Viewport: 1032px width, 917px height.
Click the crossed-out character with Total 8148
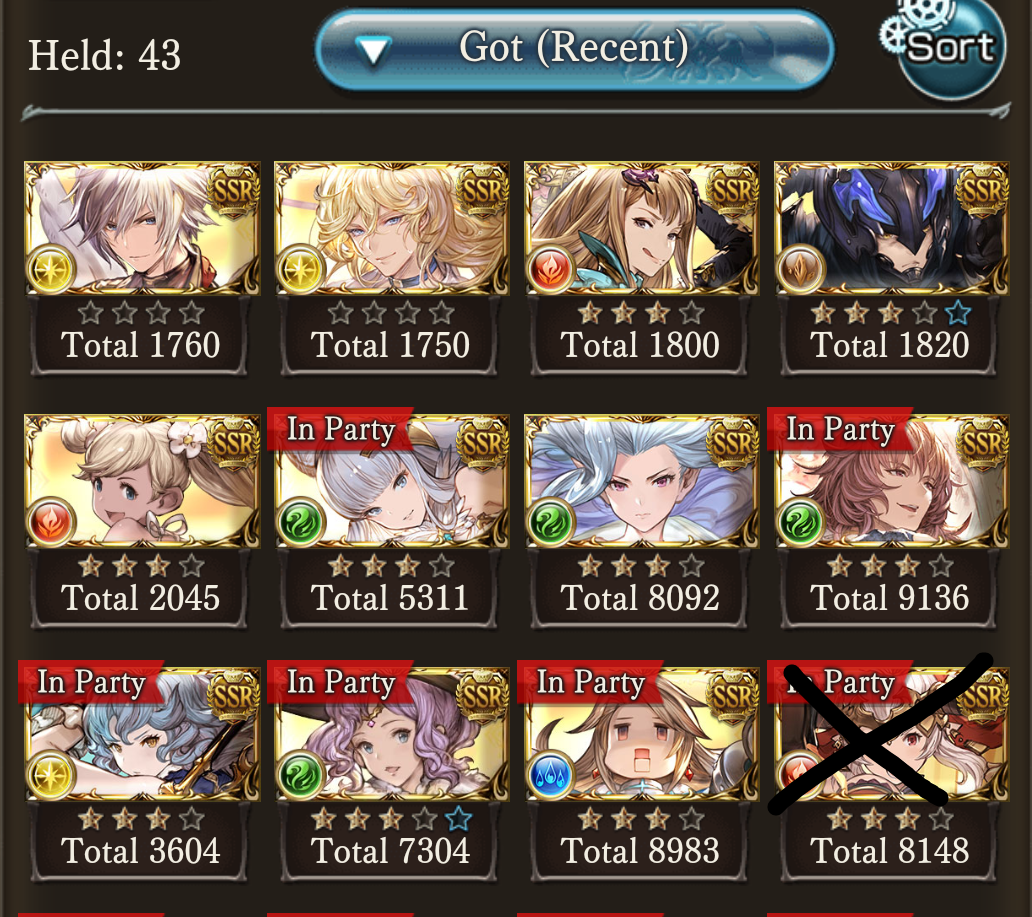pos(891,735)
